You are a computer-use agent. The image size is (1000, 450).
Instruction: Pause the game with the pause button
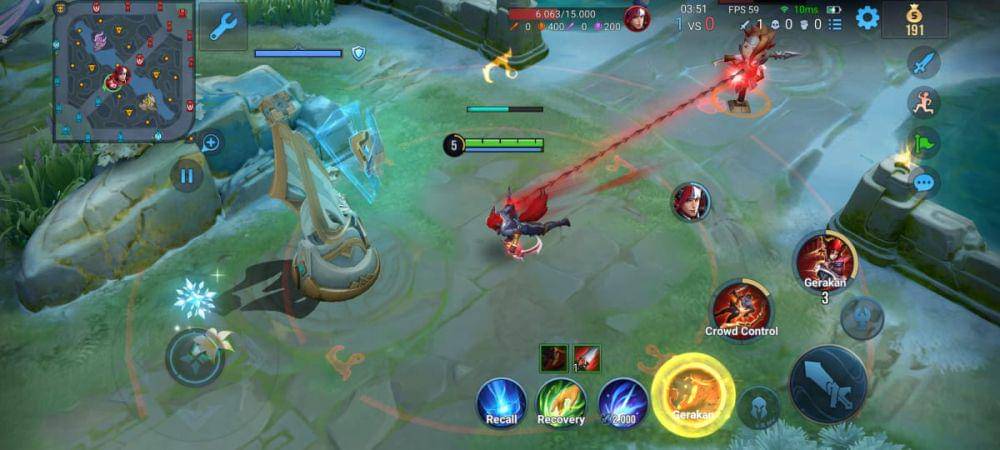[x=186, y=176]
